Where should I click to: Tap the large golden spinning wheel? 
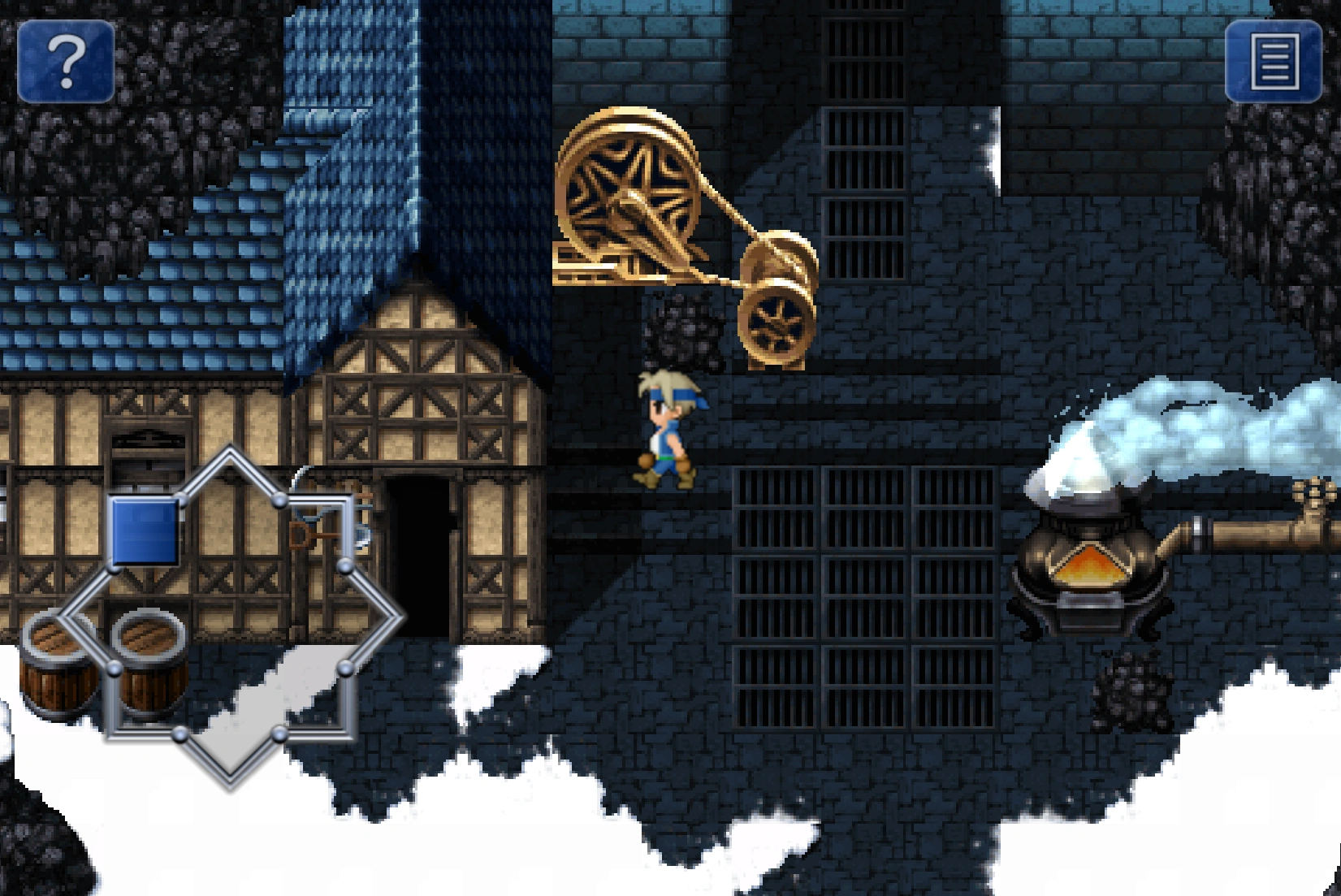click(625, 195)
